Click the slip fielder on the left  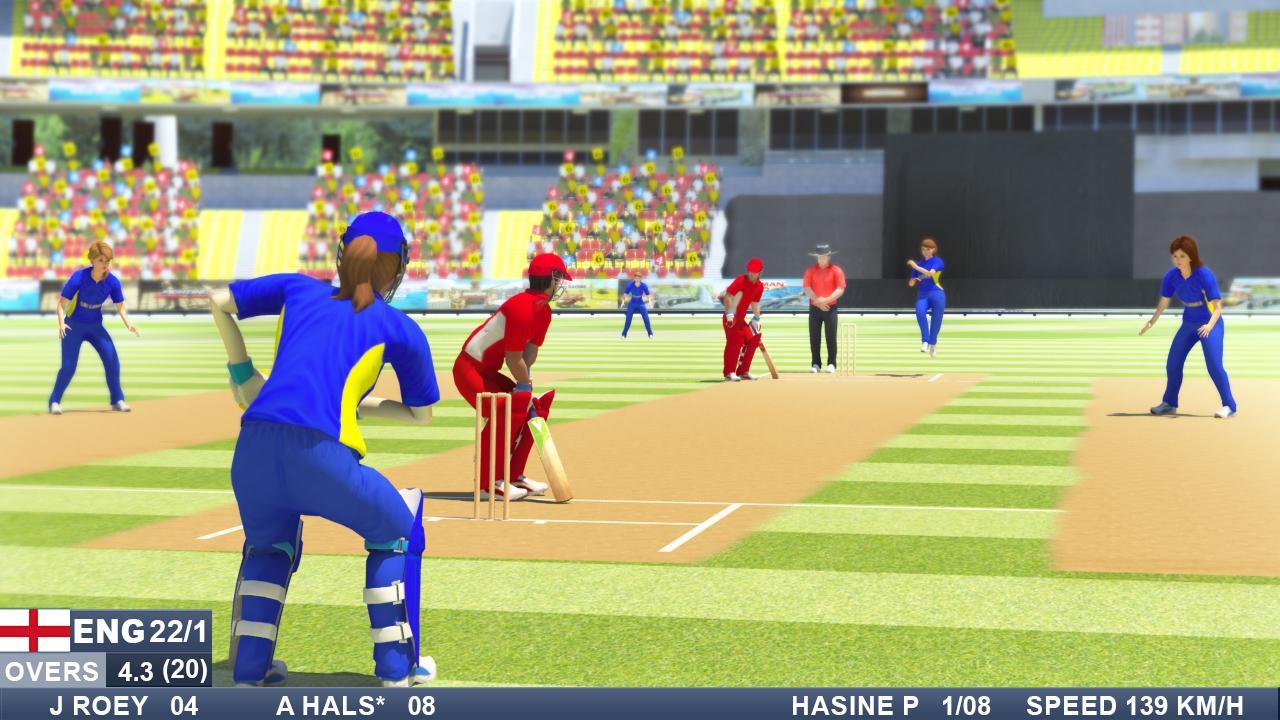point(95,320)
